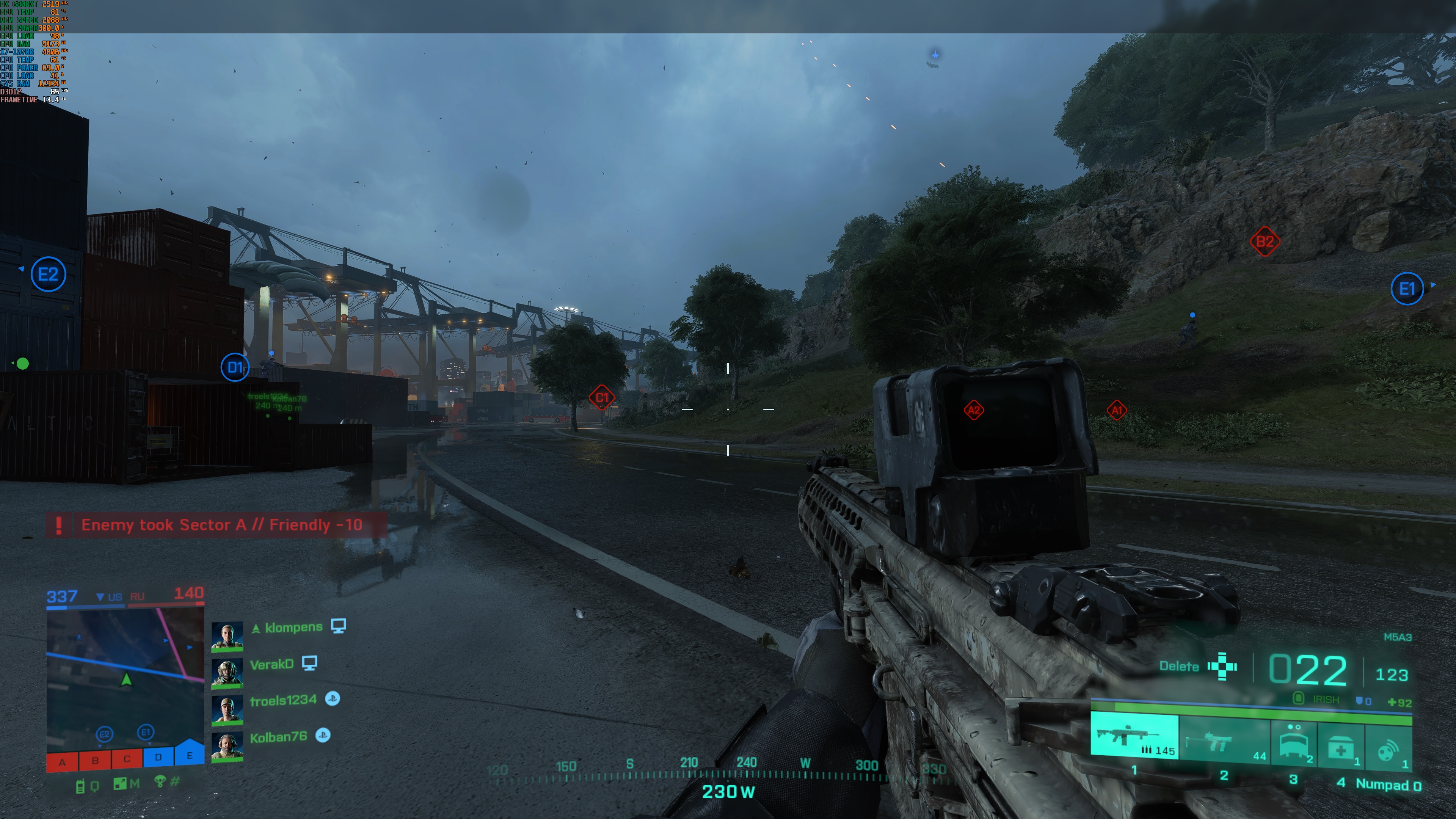Expand the US team dropdown arrow by scoreboard
Image resolution: width=1456 pixels, height=819 pixels.
pos(100,596)
